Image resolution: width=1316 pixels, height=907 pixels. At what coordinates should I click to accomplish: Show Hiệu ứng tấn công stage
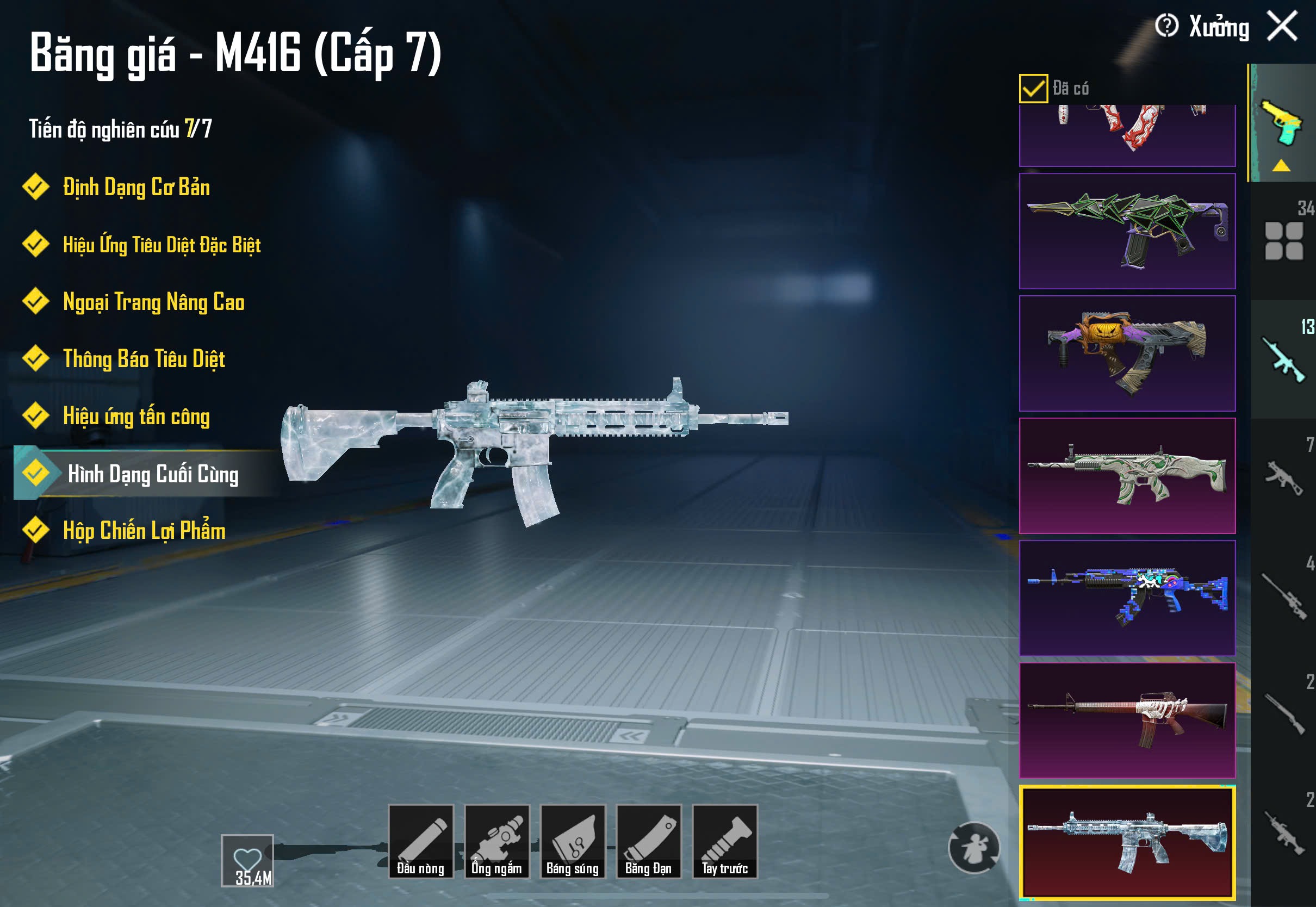136,417
